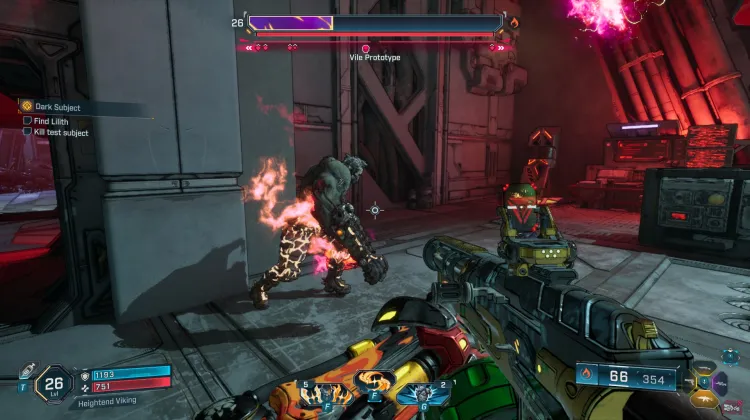
Task: Select the Find Lilith objective
Action: click(x=50, y=120)
